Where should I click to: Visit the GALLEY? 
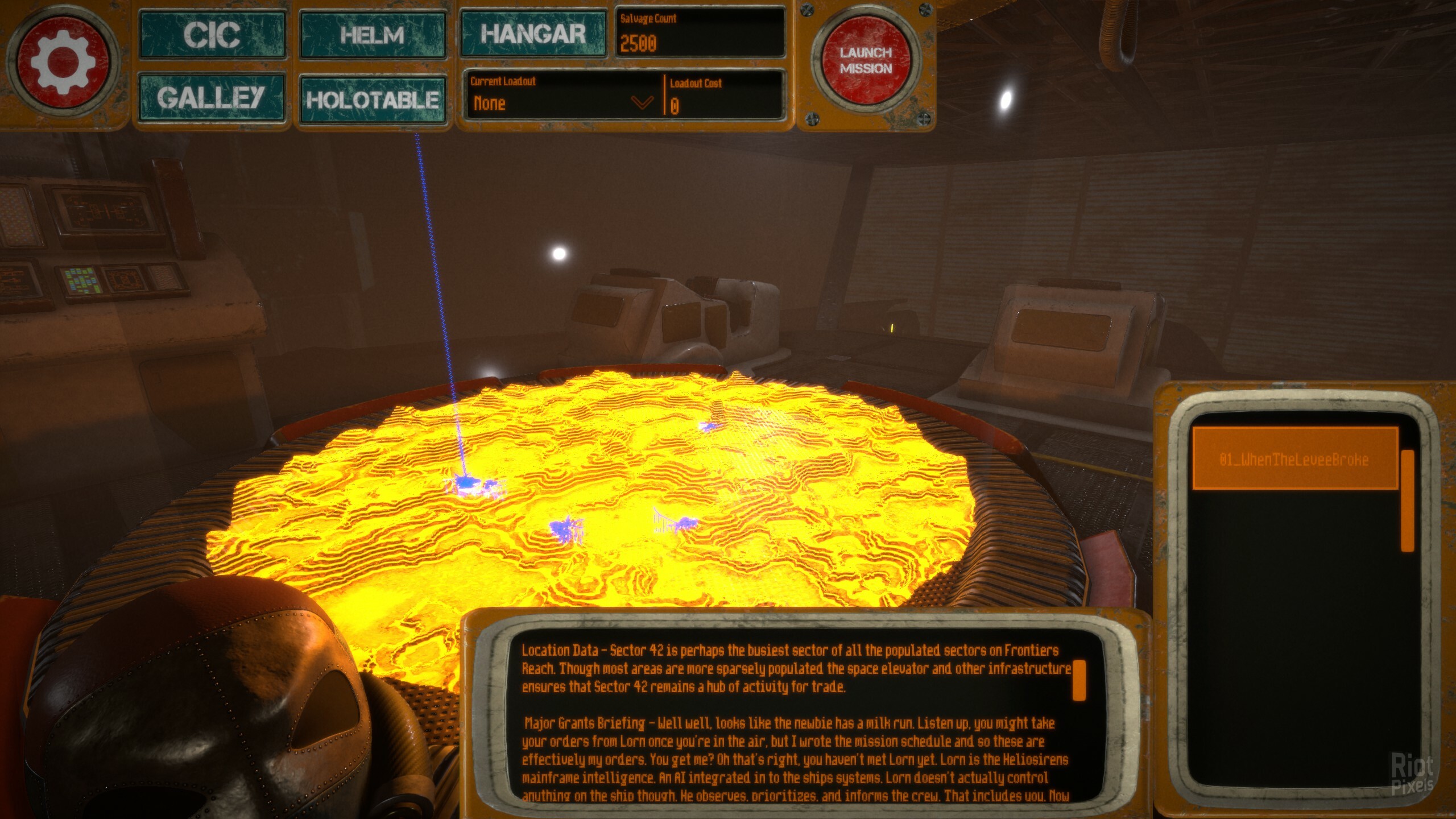211,98
